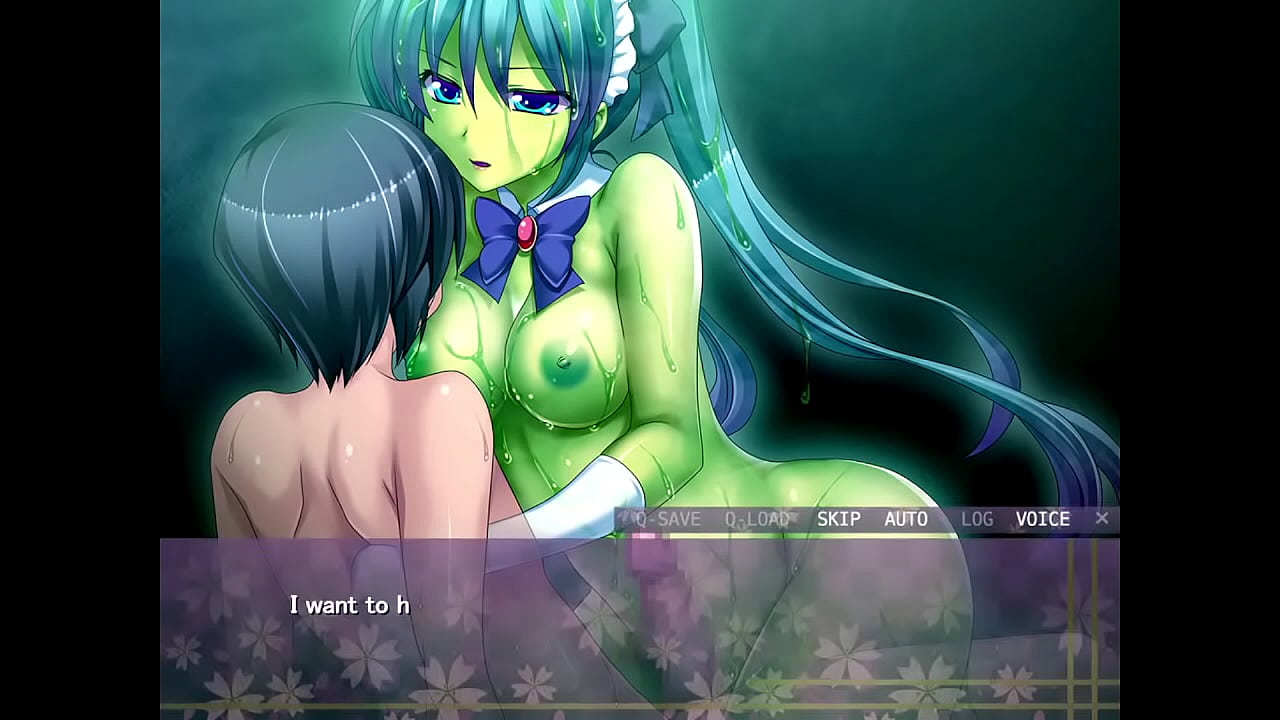Load the quick save with Q-LOAD
This screenshot has height=720, width=1280.
pyautogui.click(x=757, y=519)
